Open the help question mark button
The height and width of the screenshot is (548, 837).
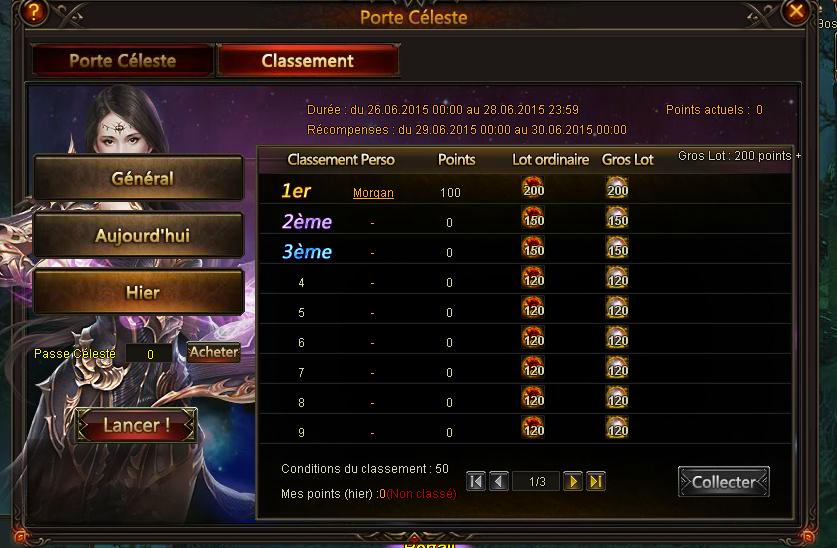tap(36, 12)
